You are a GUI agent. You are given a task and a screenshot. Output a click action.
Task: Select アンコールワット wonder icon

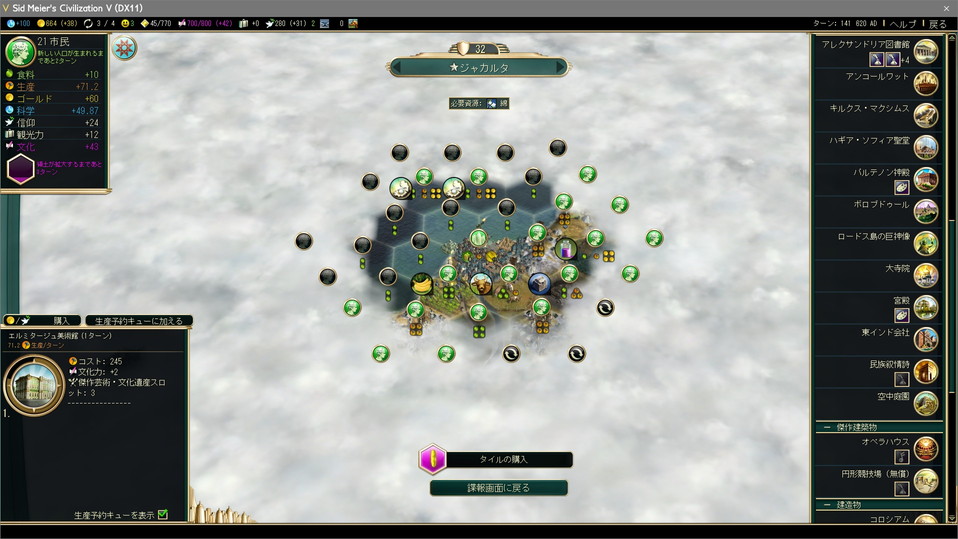(926, 83)
